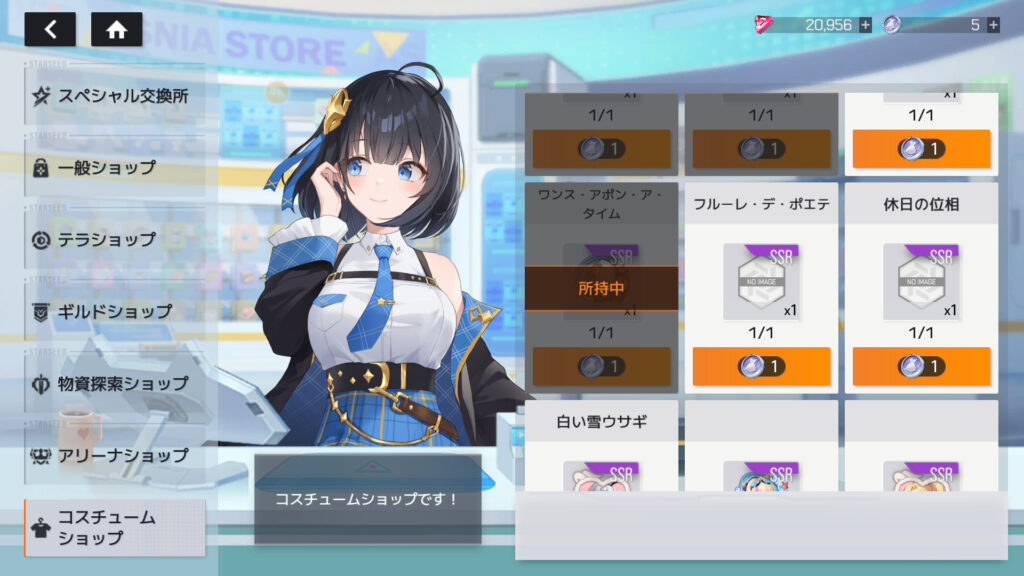Open the スペシャル交換所 shop tab
1024x576 pixels.
coord(114,96)
